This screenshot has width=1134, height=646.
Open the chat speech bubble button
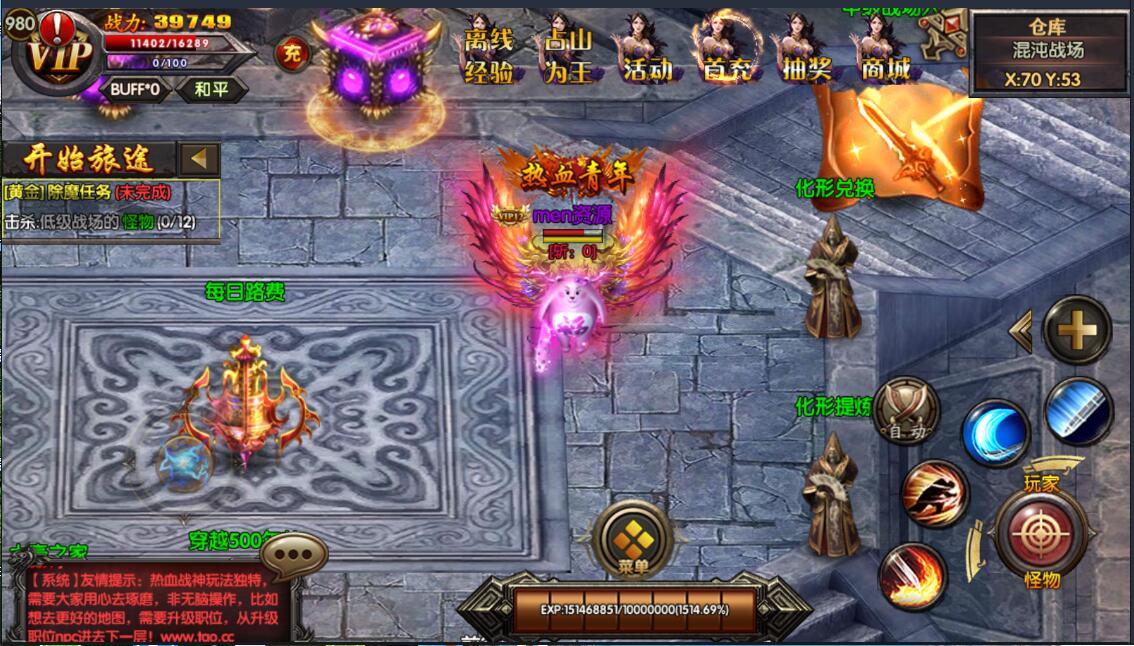(x=294, y=553)
